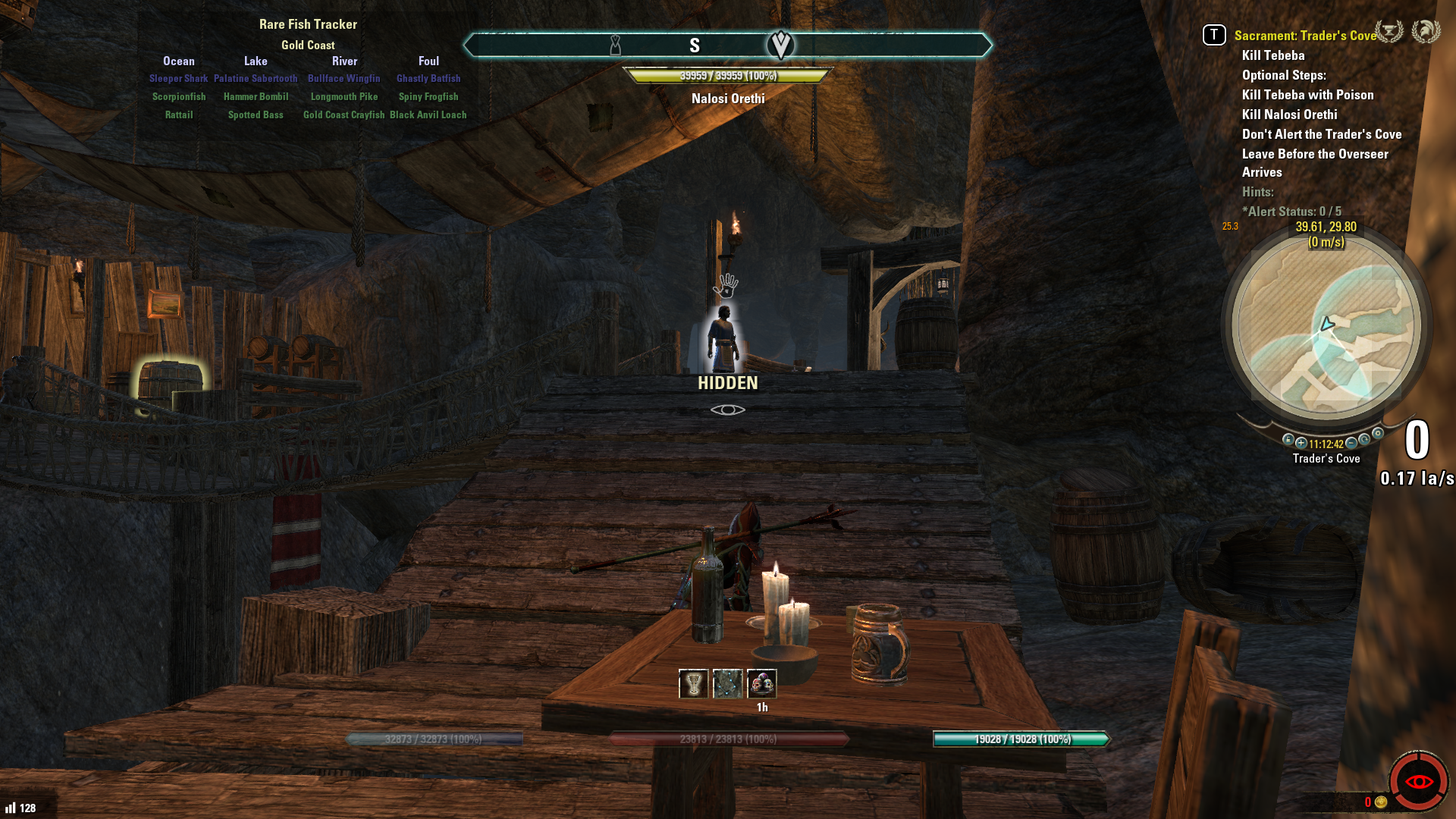1456x819 pixels.
Task: Click the compass bar quest marker
Action: click(x=780, y=45)
